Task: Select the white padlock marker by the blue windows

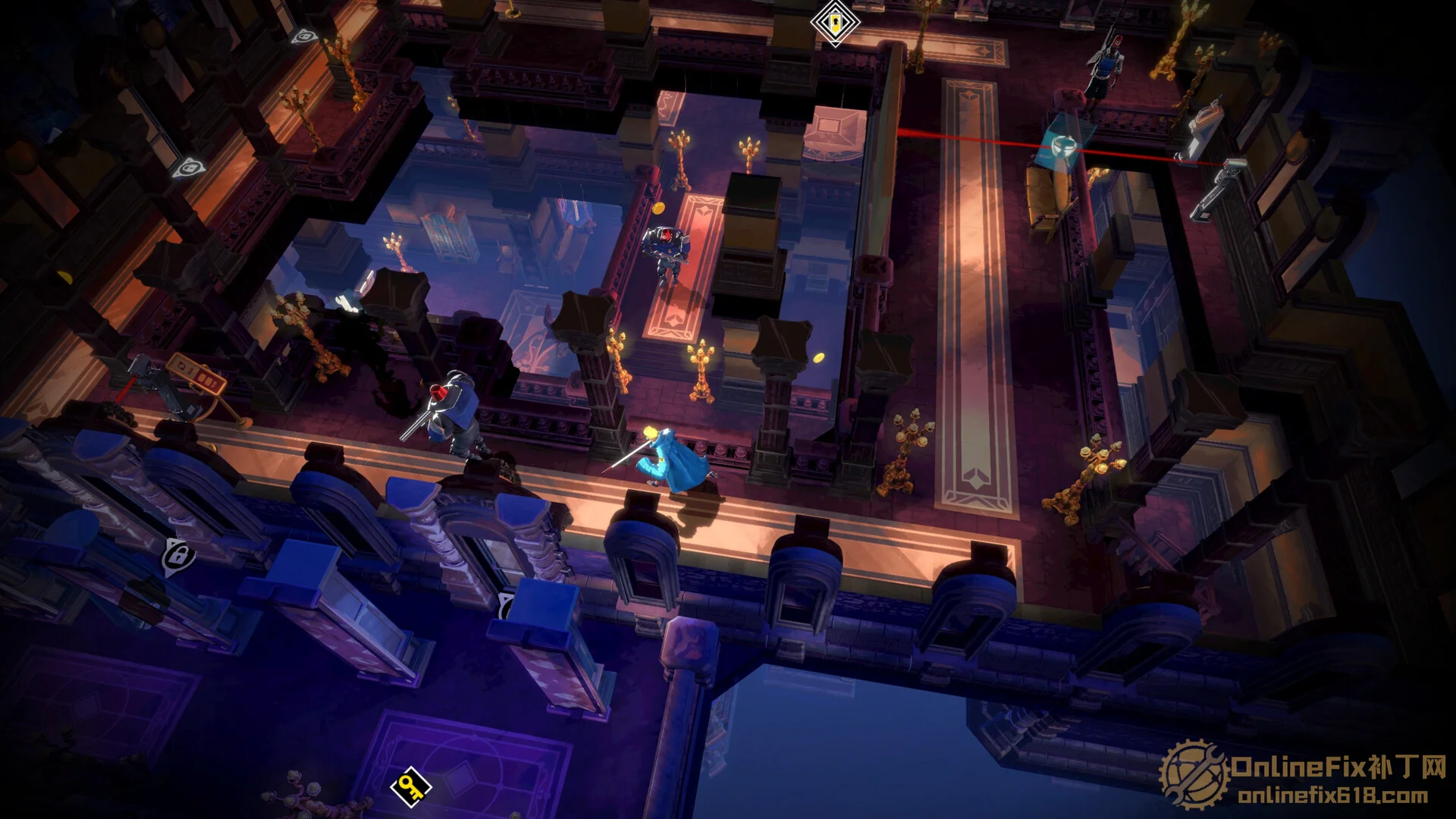Action: (x=177, y=557)
